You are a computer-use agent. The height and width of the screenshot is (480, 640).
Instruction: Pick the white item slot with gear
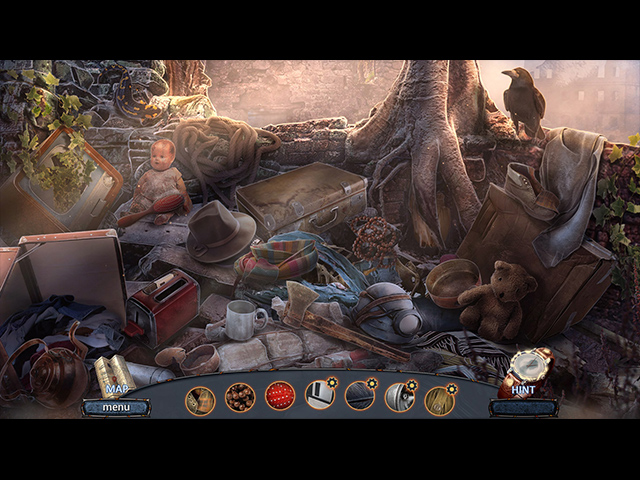pos(320,396)
